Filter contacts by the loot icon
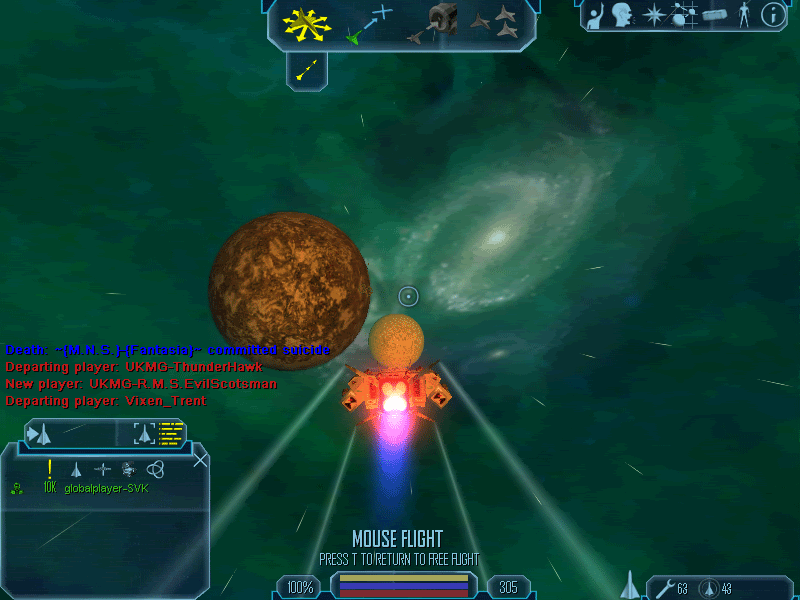This screenshot has width=800, height=600. [x=128, y=468]
